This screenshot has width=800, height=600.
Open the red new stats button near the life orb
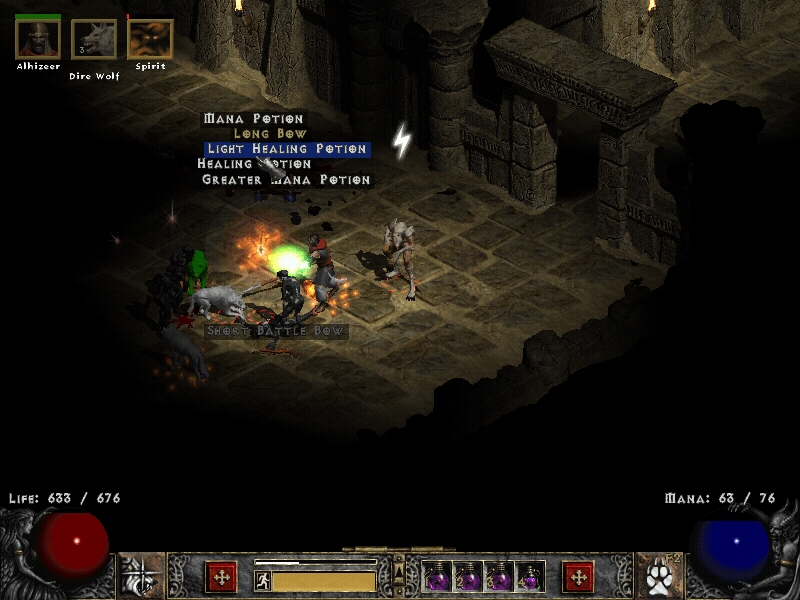[220, 577]
